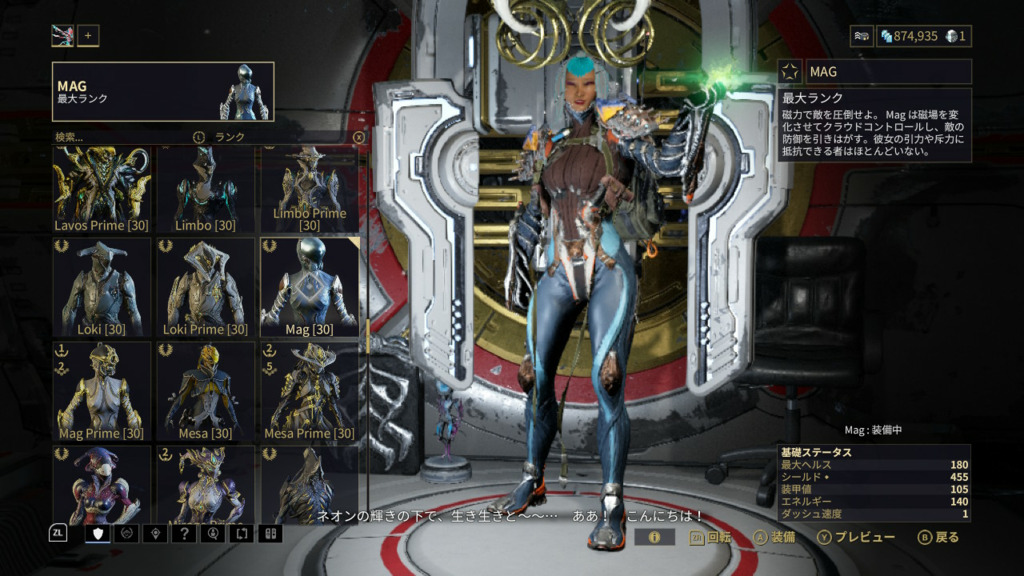Select the shield filter tab
This screenshot has height=576, width=1024.
(98, 533)
